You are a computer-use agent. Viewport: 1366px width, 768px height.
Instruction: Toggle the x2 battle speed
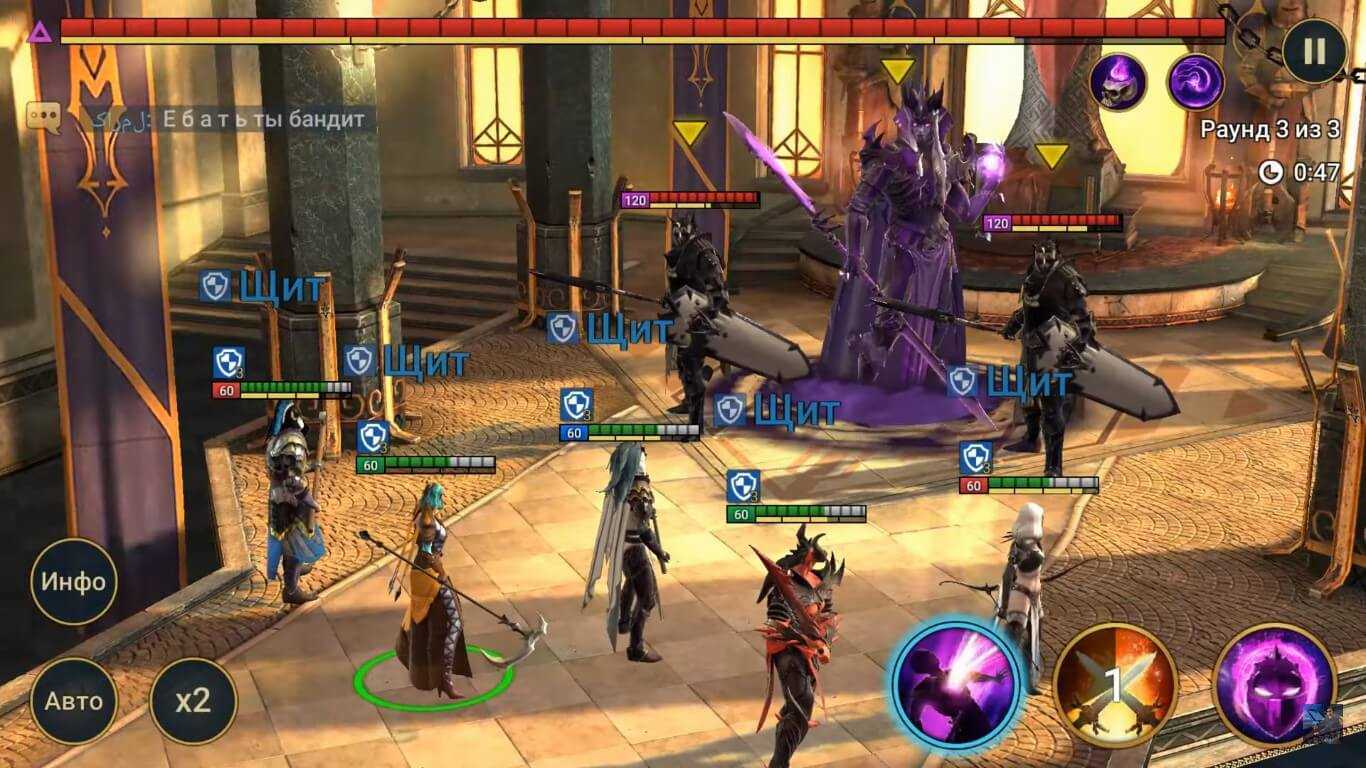(x=193, y=700)
